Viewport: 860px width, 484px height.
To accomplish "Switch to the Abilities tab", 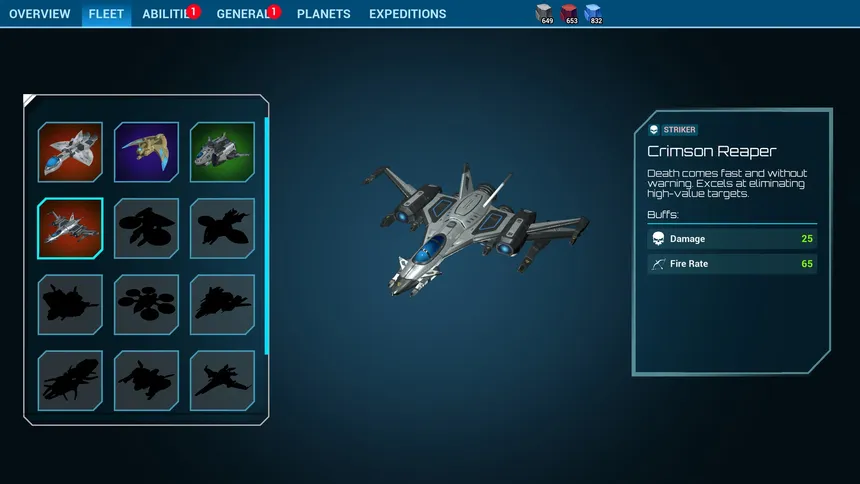I will [166, 14].
